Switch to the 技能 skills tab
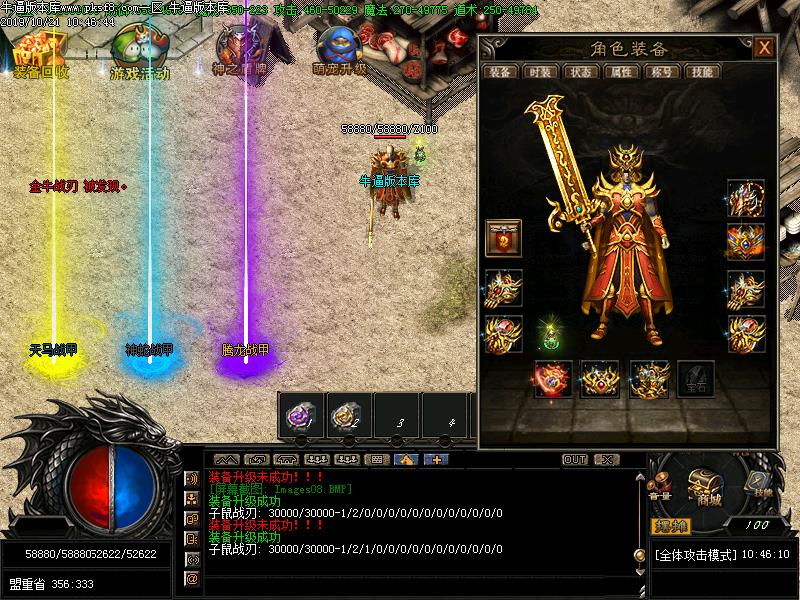 click(702, 72)
